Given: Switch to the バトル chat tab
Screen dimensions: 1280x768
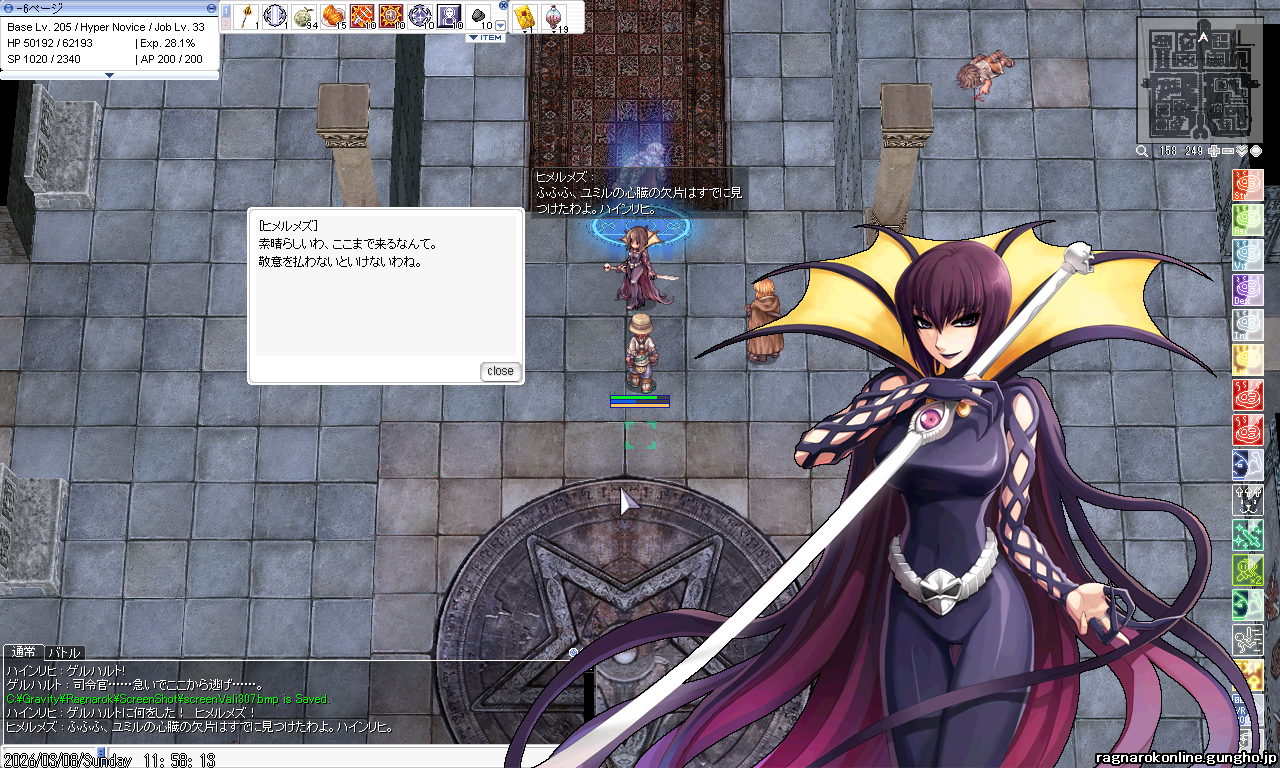Looking at the screenshot, I should click(x=65, y=653).
